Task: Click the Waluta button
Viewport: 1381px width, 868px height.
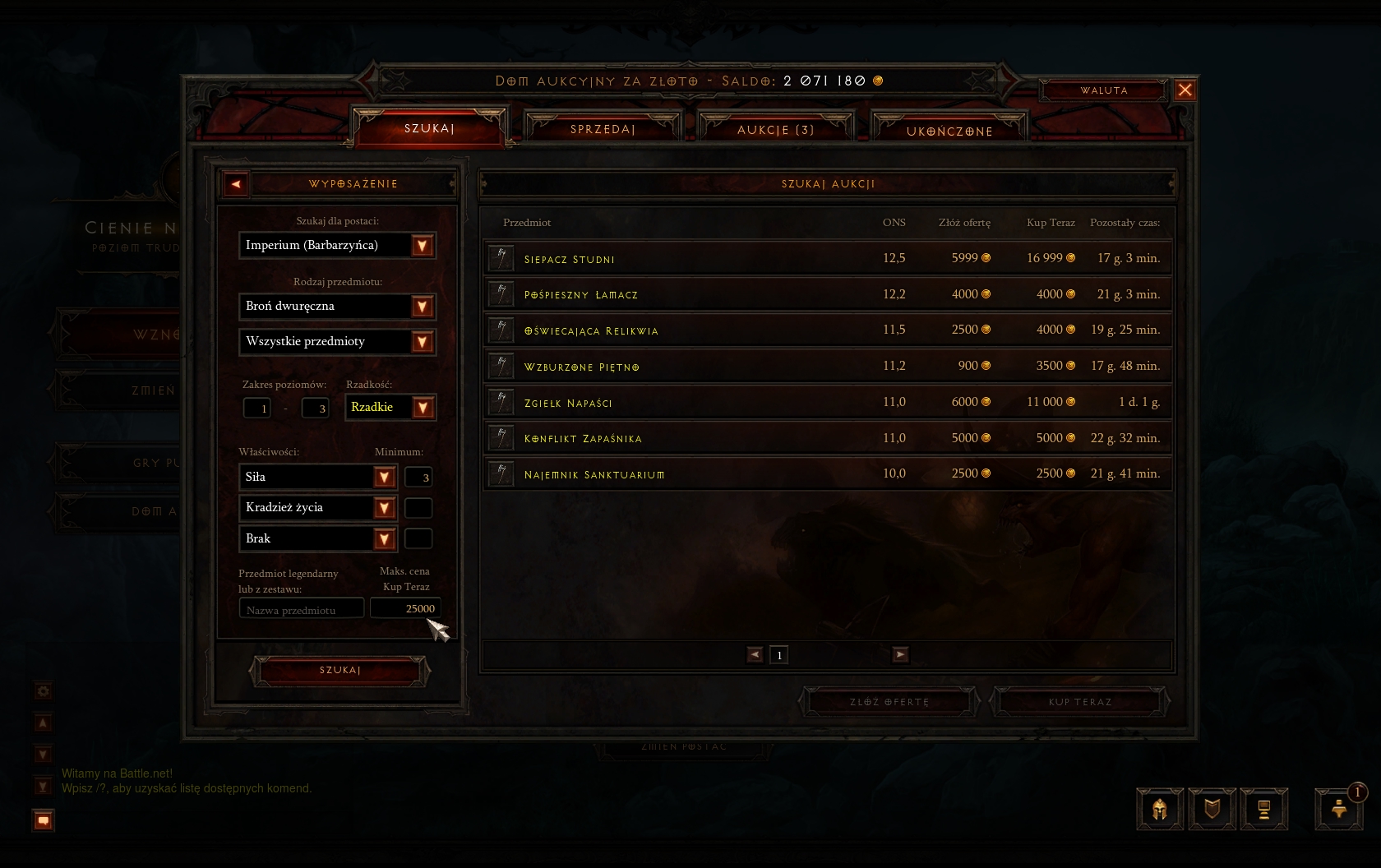Action: [x=1103, y=90]
